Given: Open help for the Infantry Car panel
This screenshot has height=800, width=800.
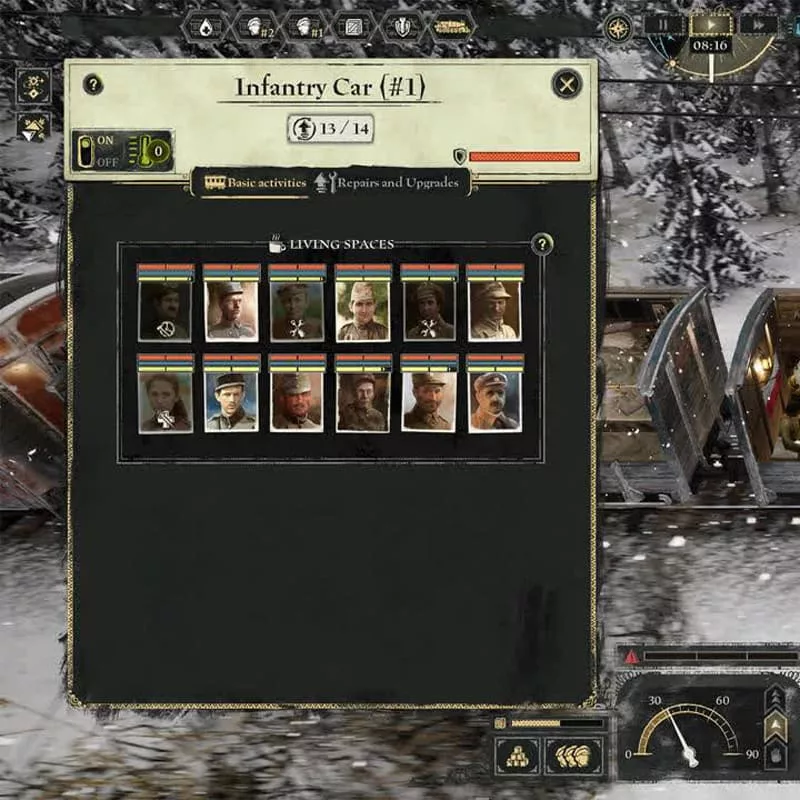Looking at the screenshot, I should 93,85.
